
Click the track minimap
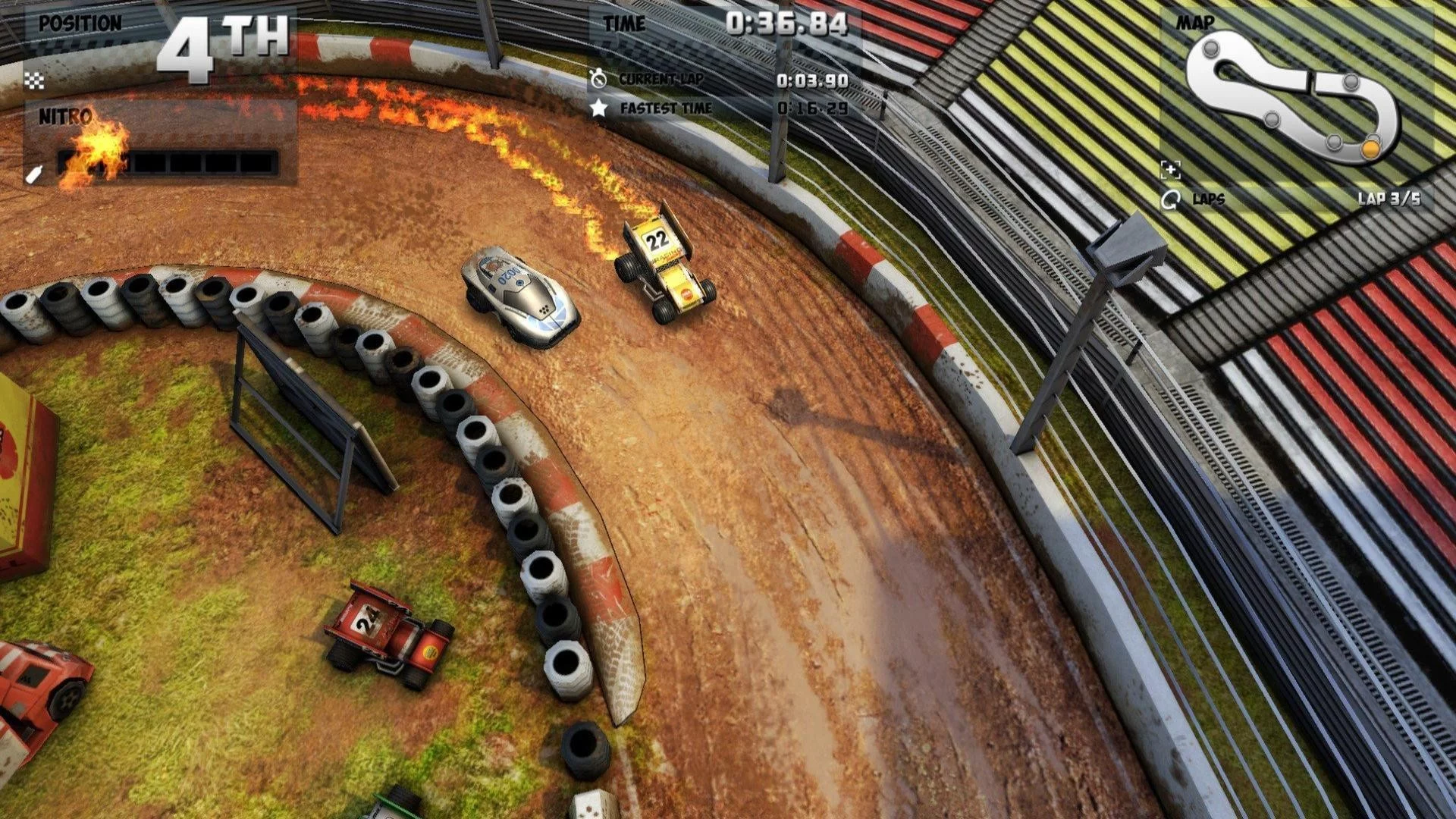click(x=1292, y=95)
